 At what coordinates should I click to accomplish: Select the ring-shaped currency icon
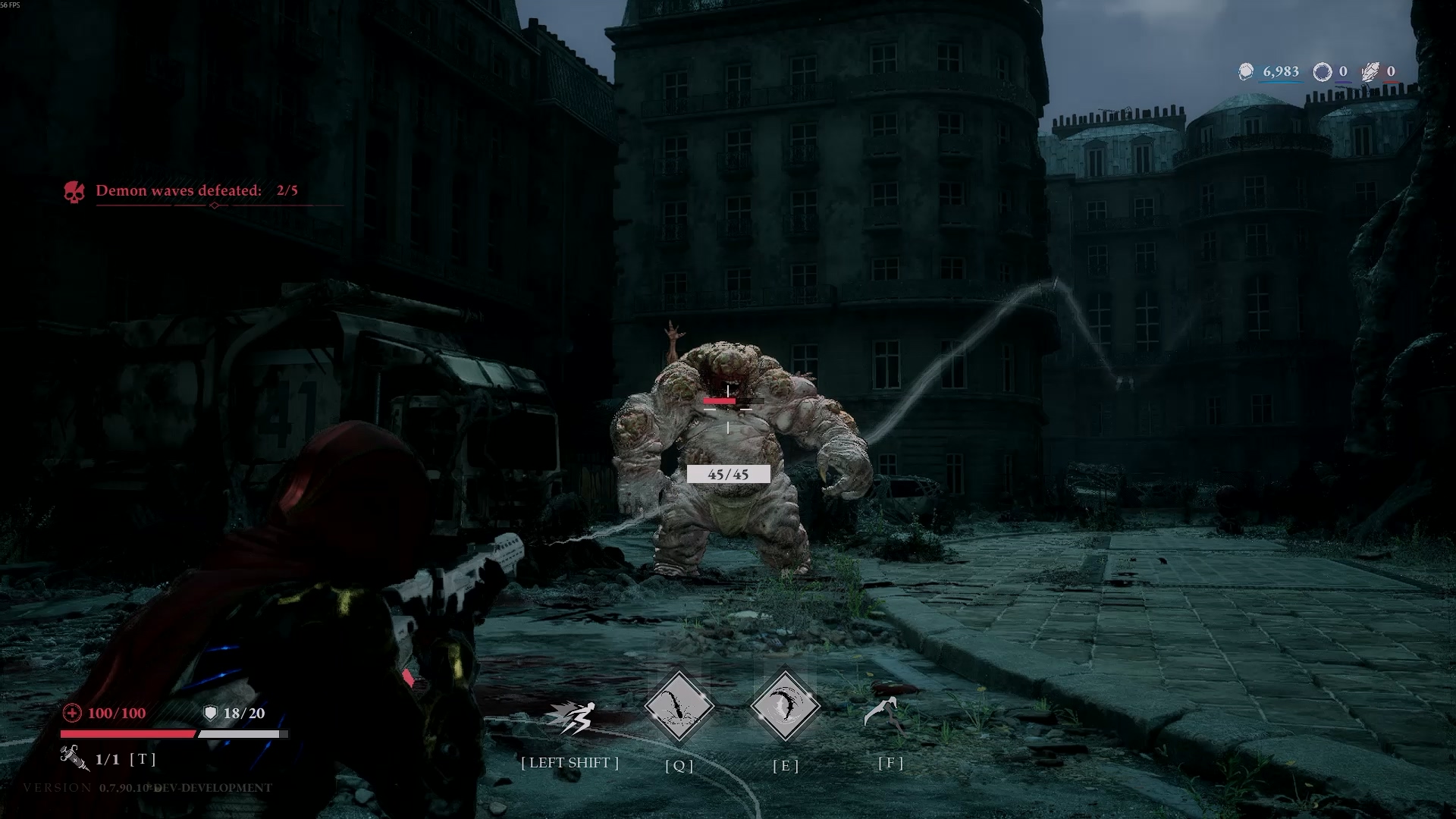(1322, 72)
